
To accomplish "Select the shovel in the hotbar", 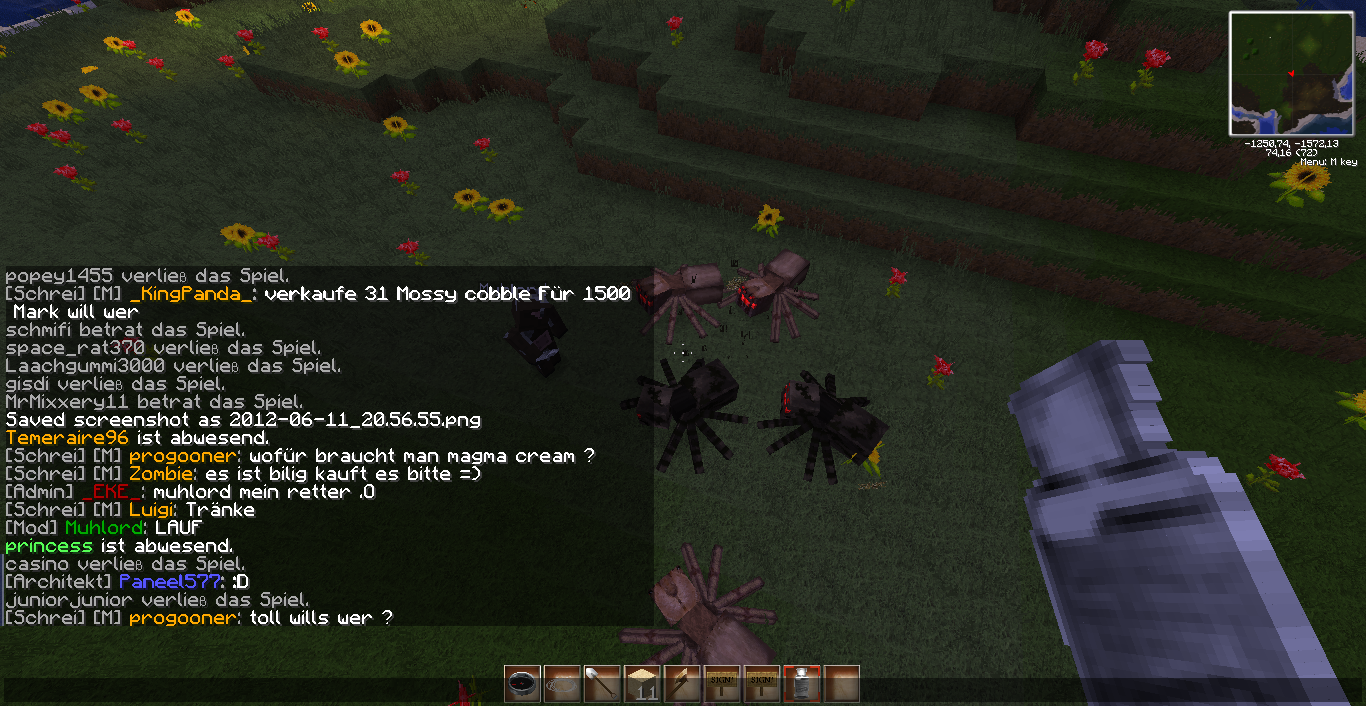I will click(x=602, y=684).
